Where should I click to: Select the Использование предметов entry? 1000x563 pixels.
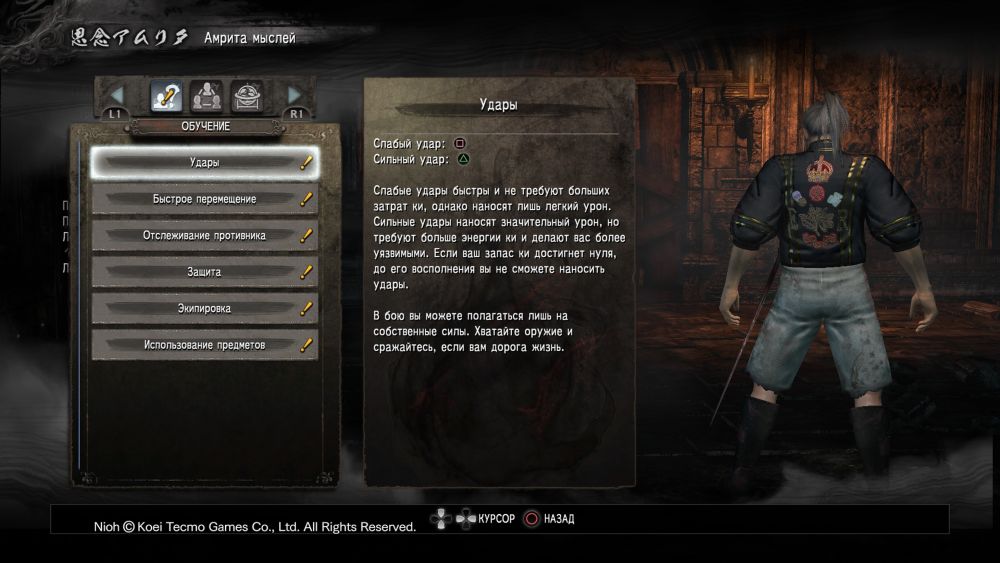pos(204,346)
